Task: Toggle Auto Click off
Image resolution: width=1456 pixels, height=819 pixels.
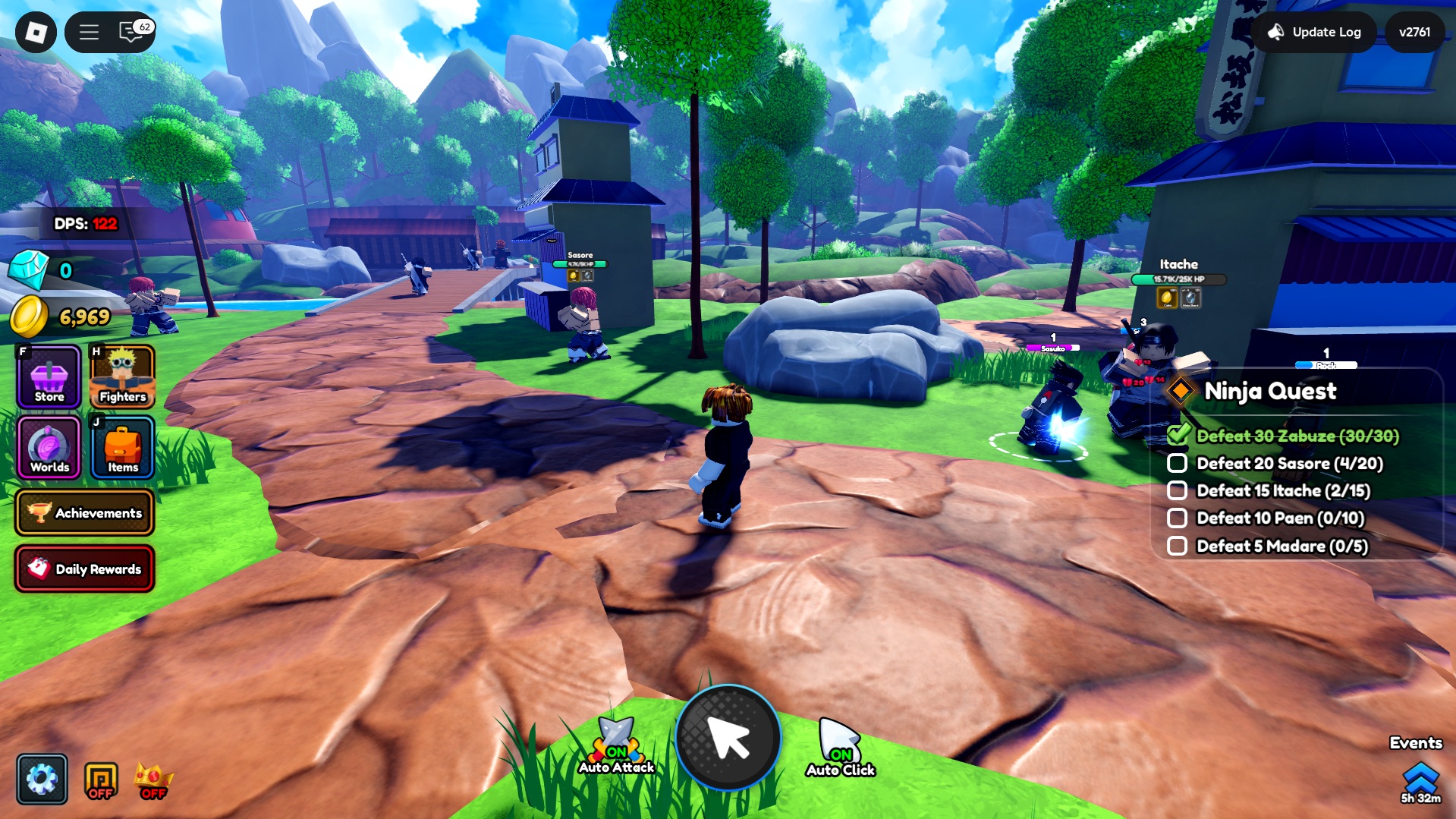Action: click(840, 748)
